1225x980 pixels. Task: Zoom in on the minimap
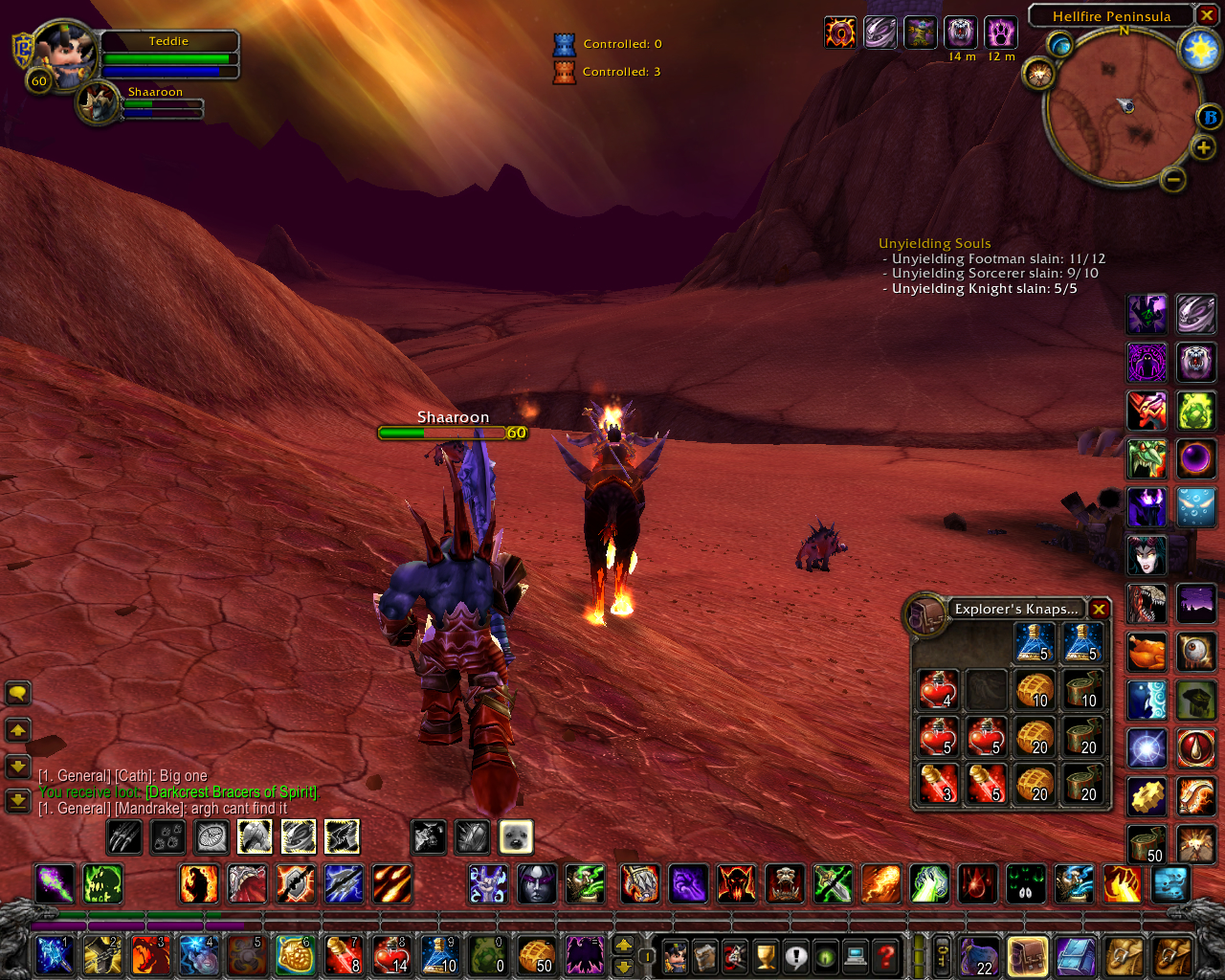[x=1203, y=147]
